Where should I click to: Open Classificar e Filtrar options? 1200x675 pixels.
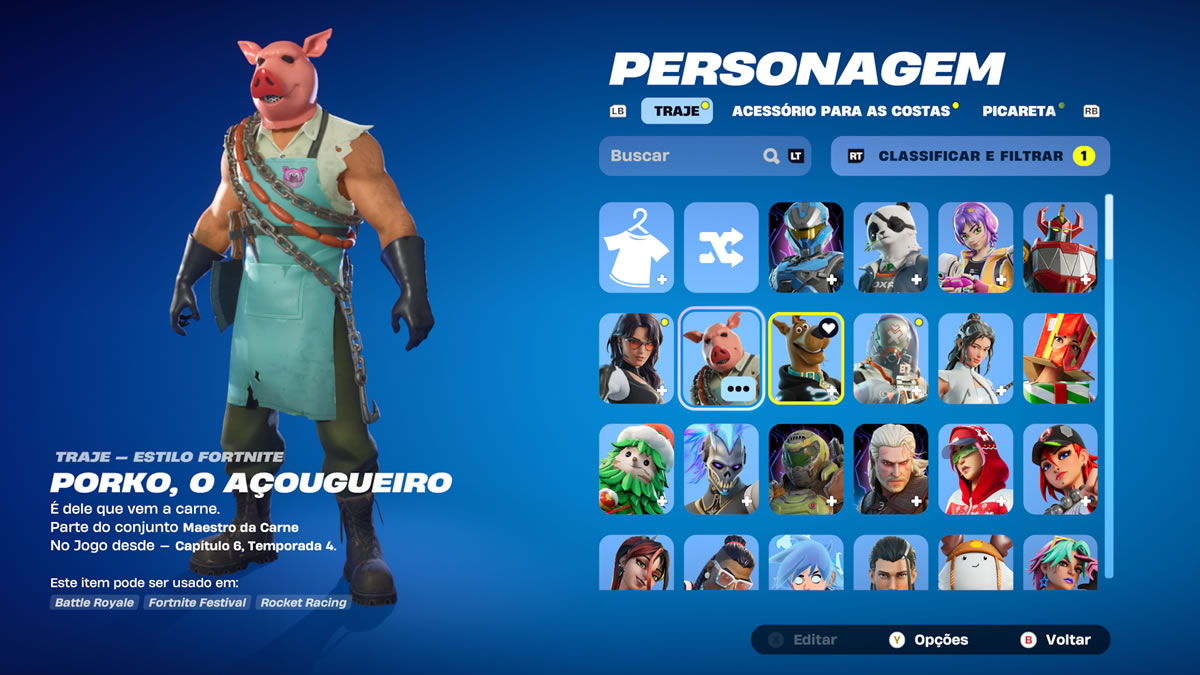point(970,156)
